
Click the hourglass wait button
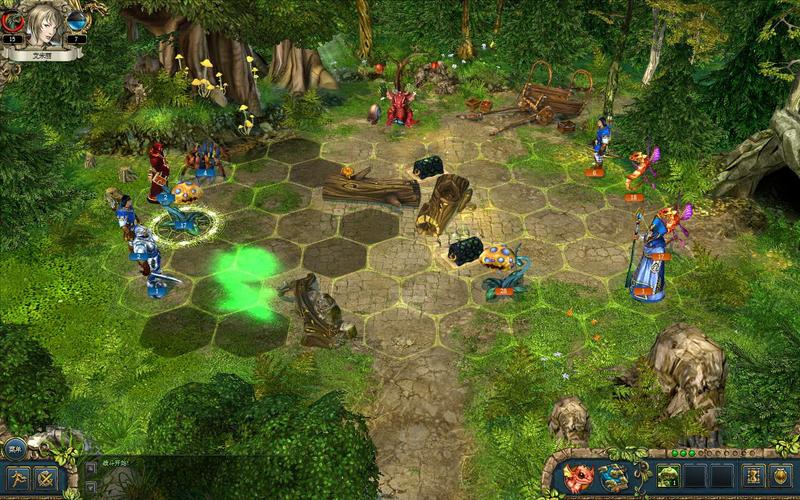[751, 477]
